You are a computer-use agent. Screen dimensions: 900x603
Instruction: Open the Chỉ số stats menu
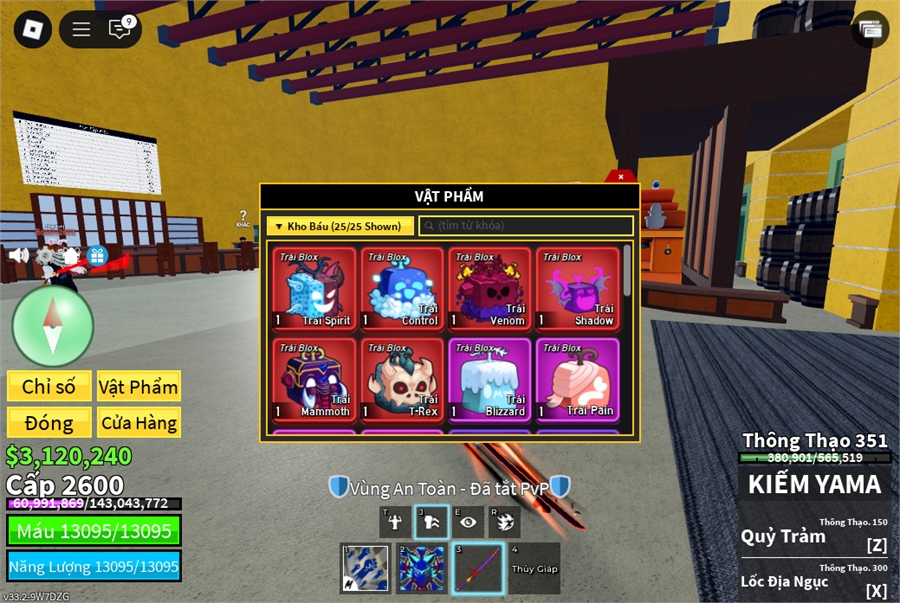click(49, 387)
